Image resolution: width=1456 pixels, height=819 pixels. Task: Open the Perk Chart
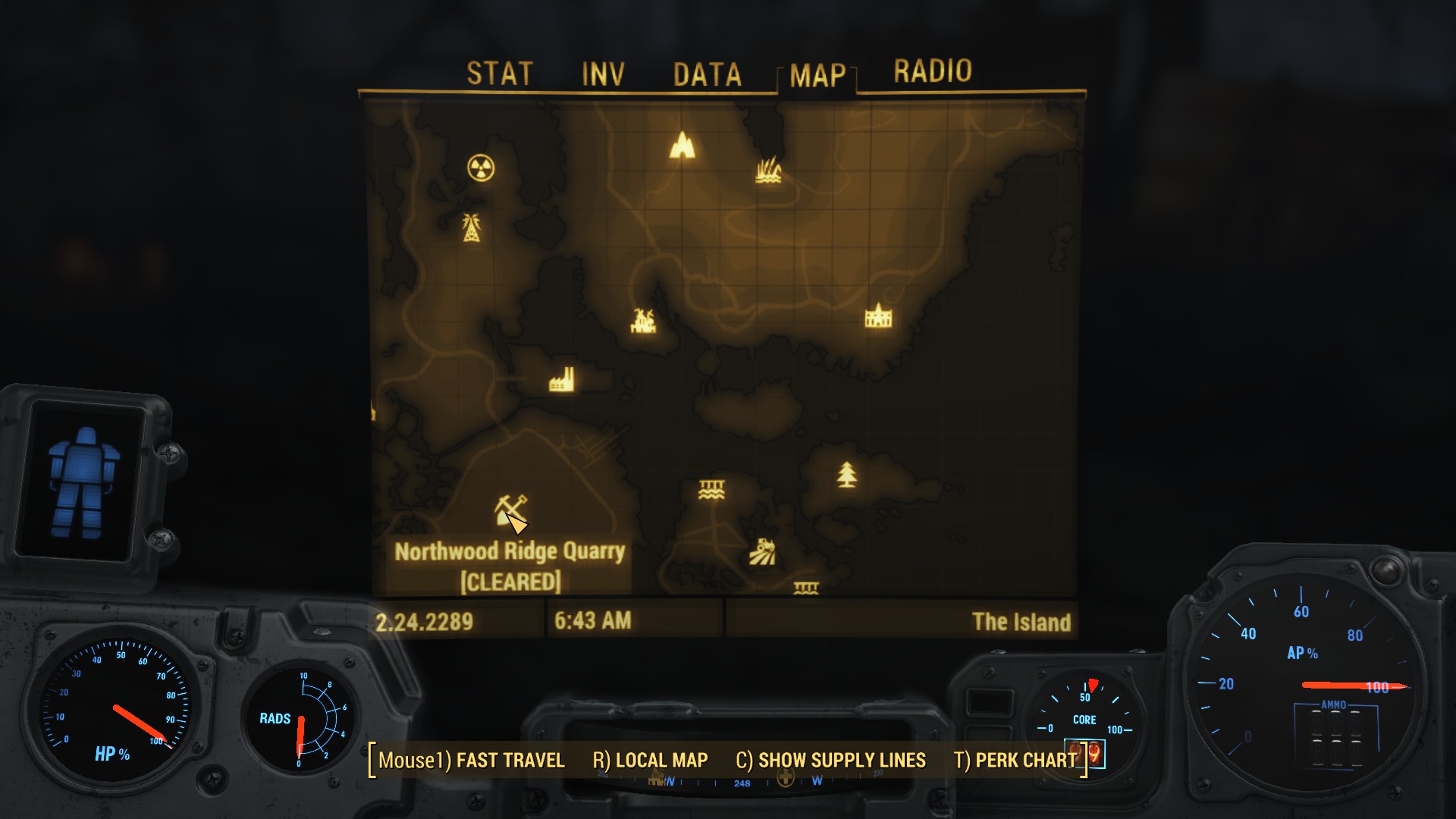(1015, 760)
